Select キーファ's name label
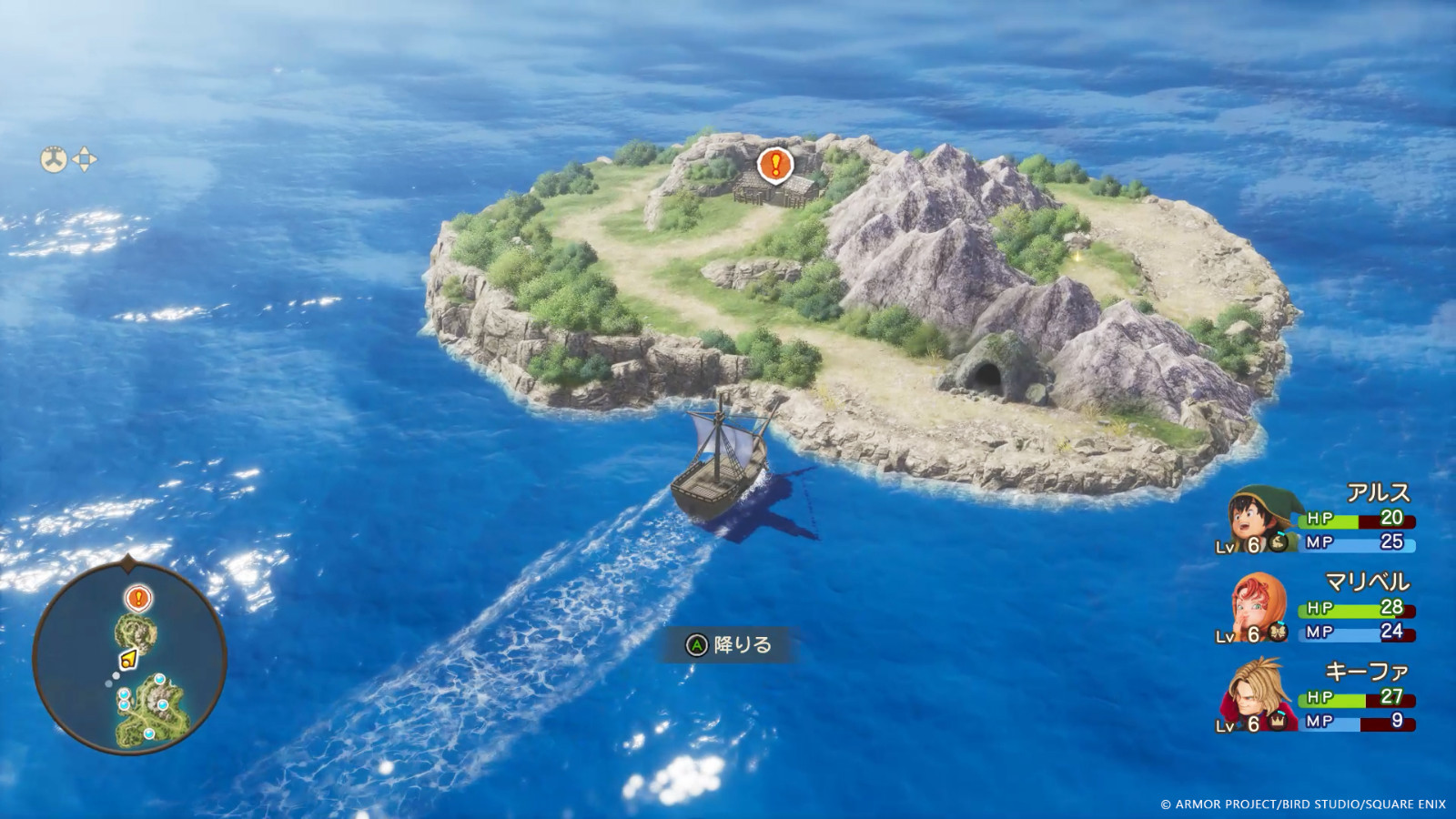The width and height of the screenshot is (1456, 819). click(x=1368, y=671)
